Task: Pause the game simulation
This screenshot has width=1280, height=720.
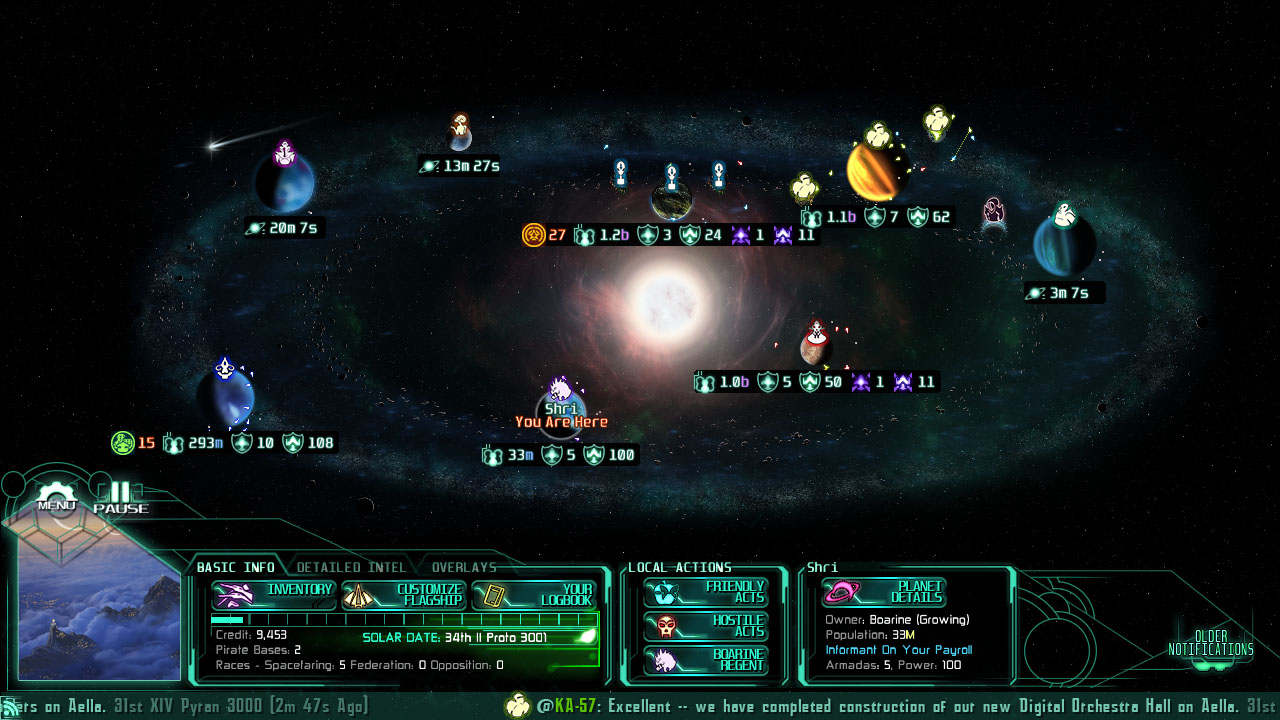Action: point(120,497)
